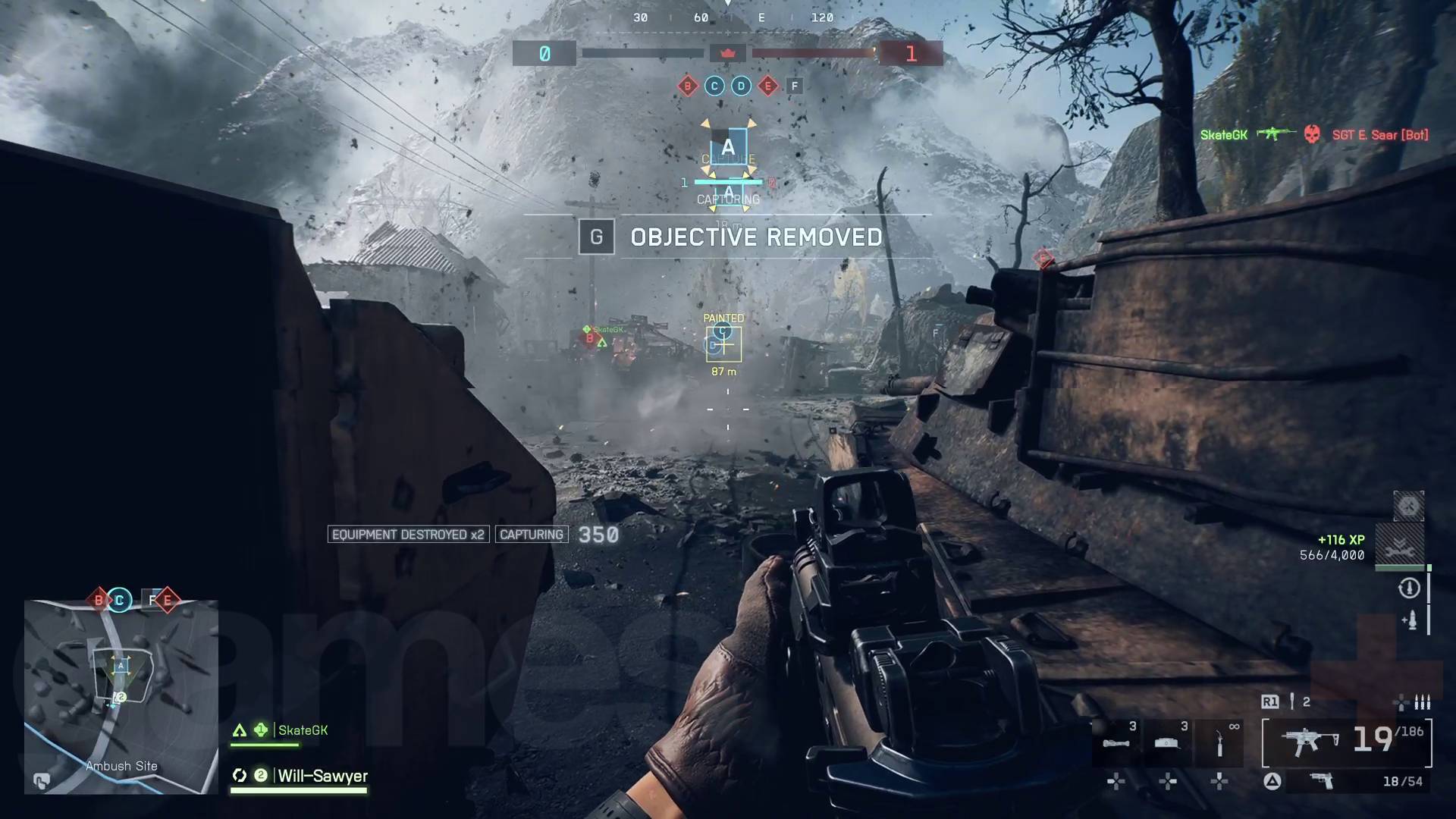
Task: Click the ammo bullets resupply icon
Action: (x=1421, y=703)
